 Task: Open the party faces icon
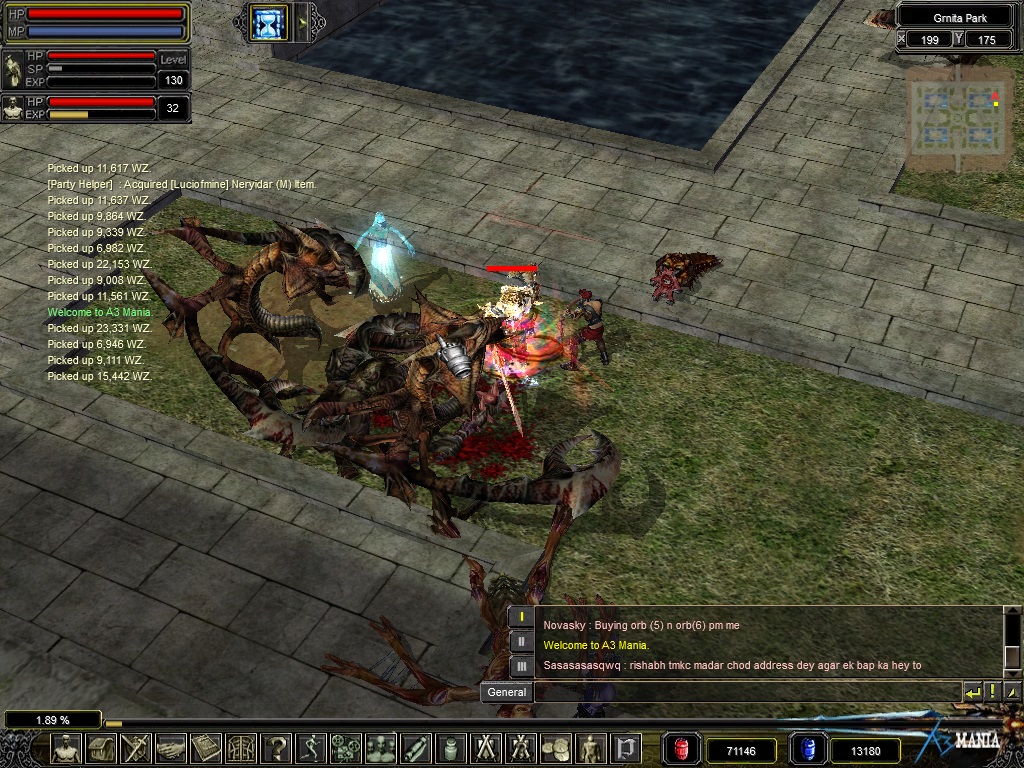pyautogui.click(x=381, y=748)
